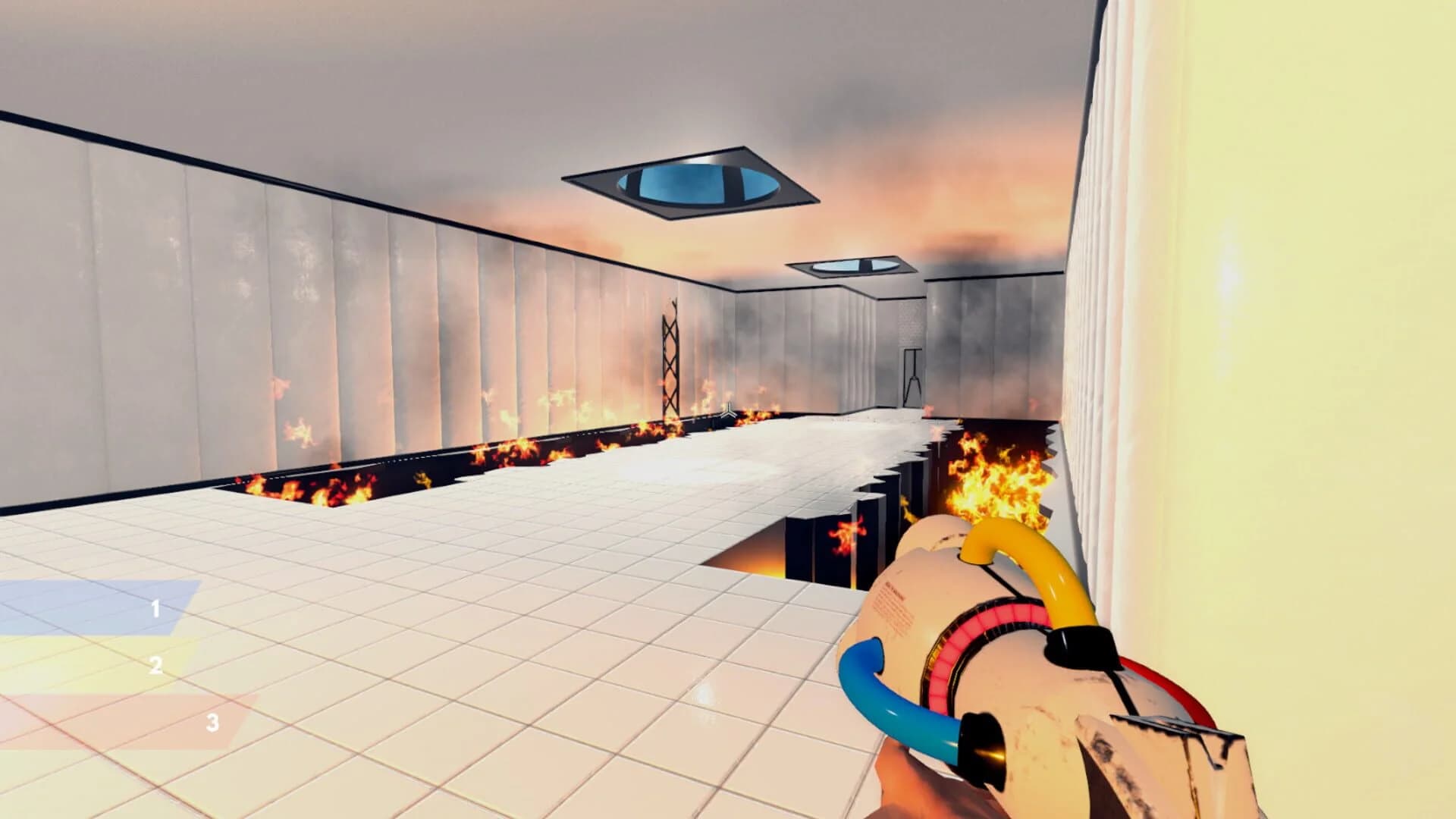Select the number 3 HUD indicator

point(212,723)
